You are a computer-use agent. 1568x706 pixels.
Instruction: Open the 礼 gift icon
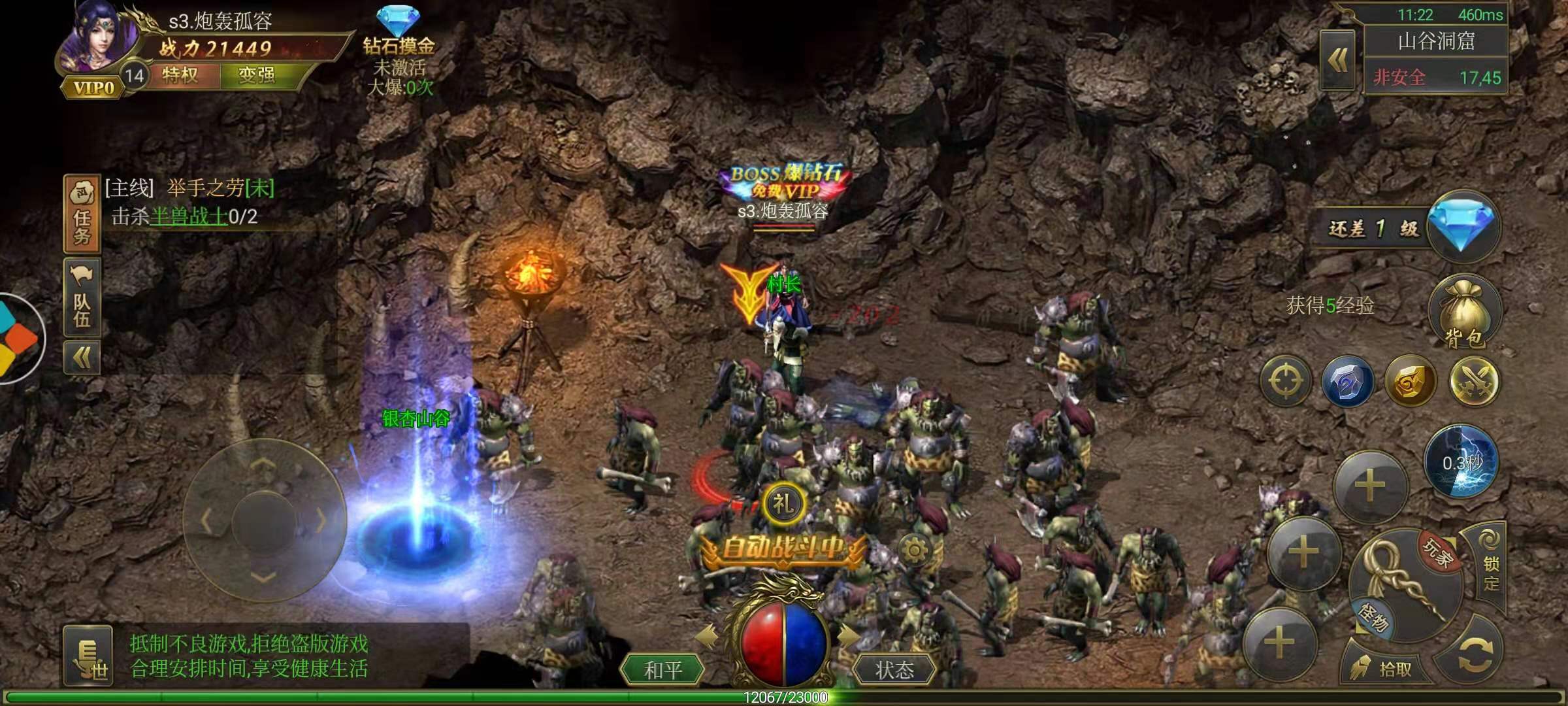pyautogui.click(x=783, y=503)
